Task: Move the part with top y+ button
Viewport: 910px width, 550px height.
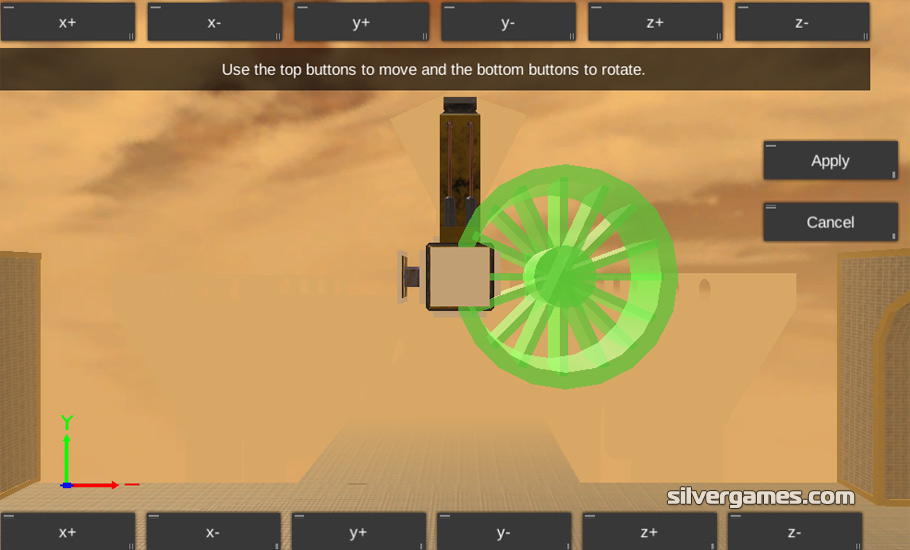Action: pyautogui.click(x=361, y=22)
